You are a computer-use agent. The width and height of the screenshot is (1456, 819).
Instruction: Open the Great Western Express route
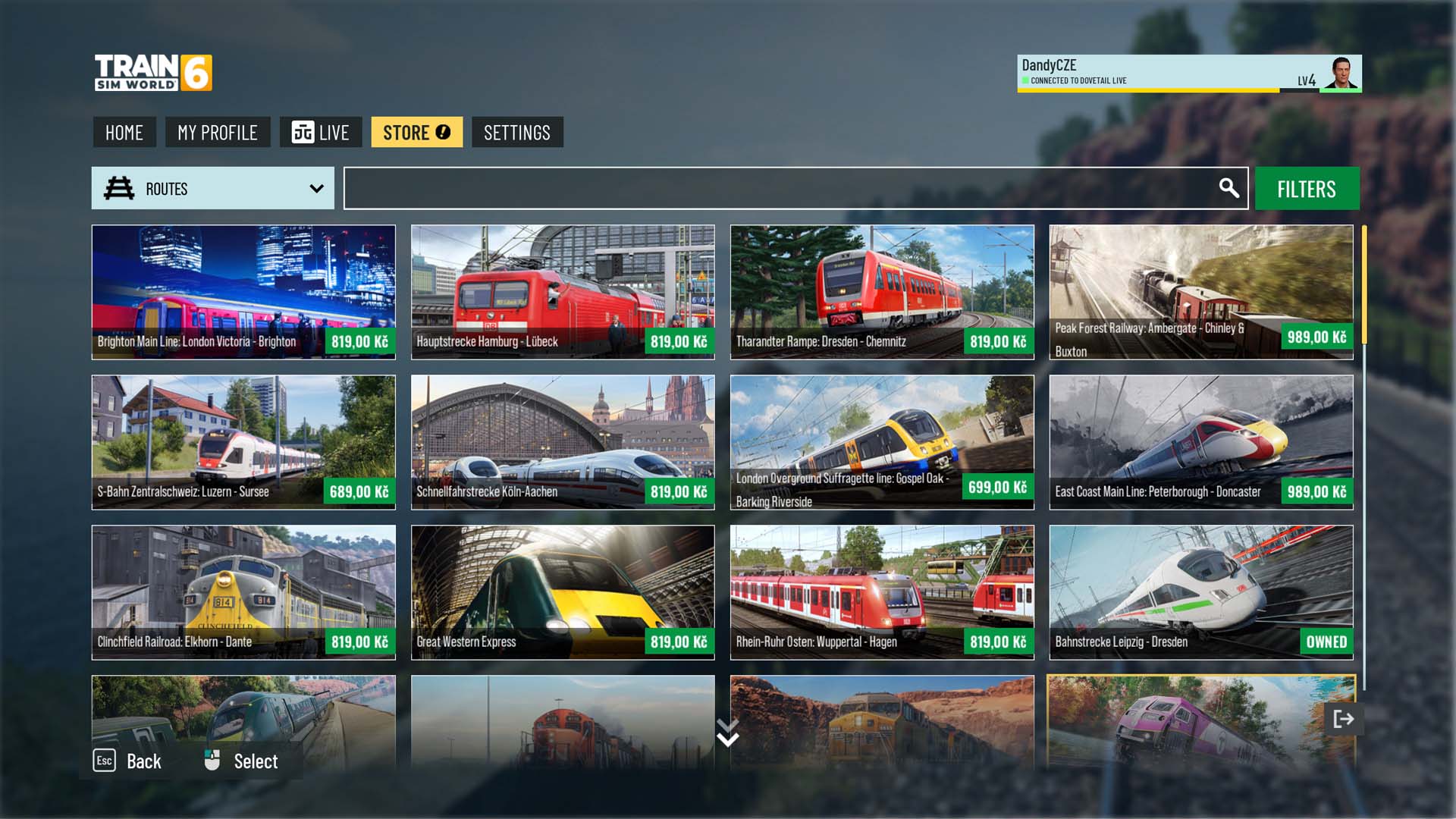pyautogui.click(x=563, y=592)
